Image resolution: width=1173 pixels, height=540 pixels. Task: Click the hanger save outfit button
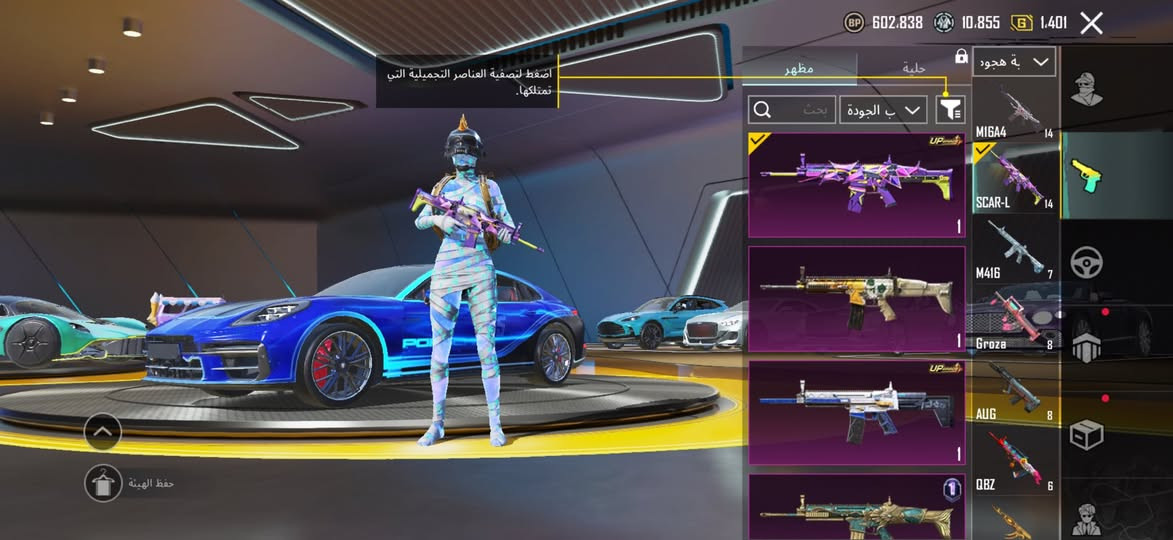pos(102,483)
